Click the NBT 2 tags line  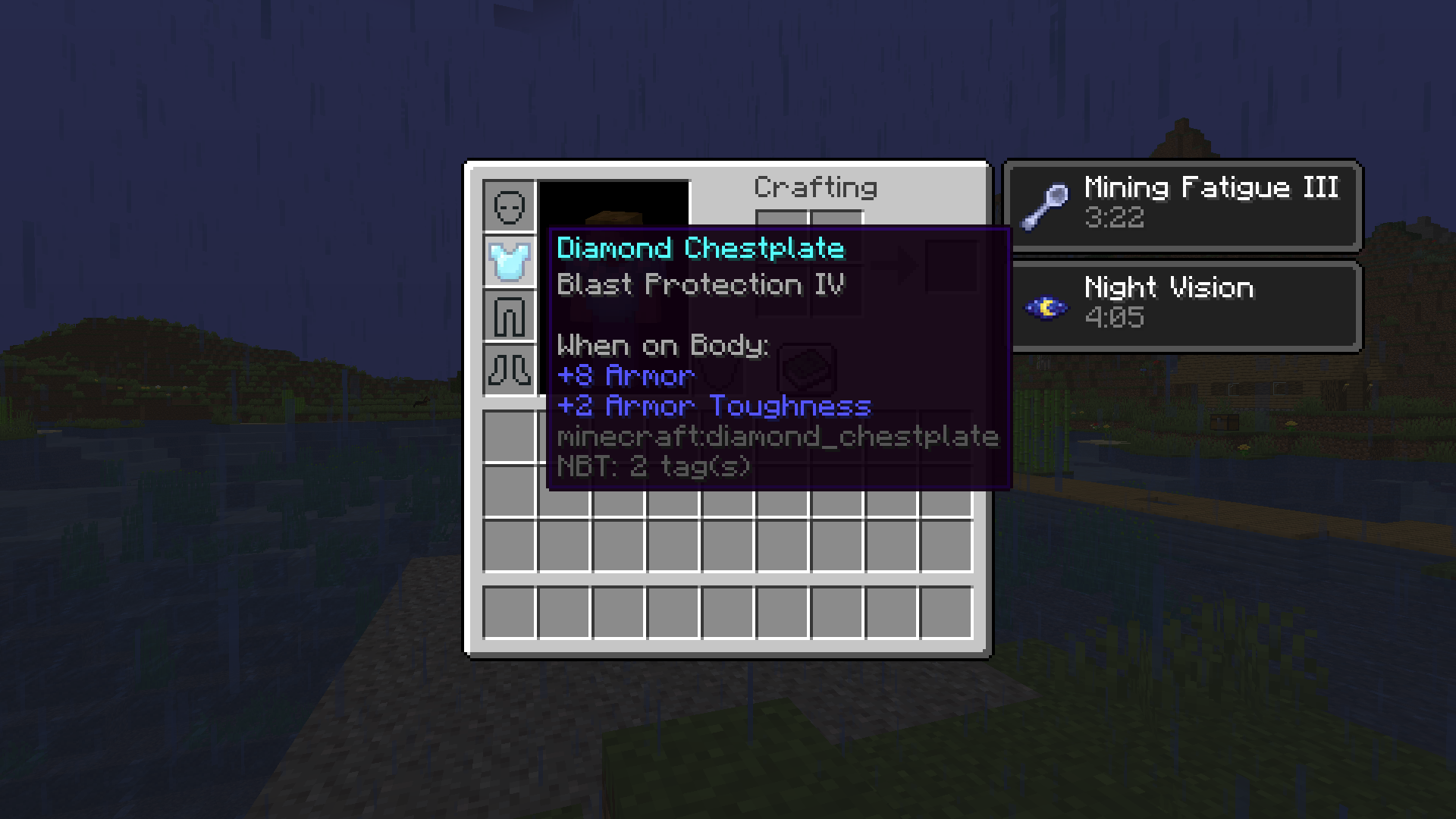[654, 467]
